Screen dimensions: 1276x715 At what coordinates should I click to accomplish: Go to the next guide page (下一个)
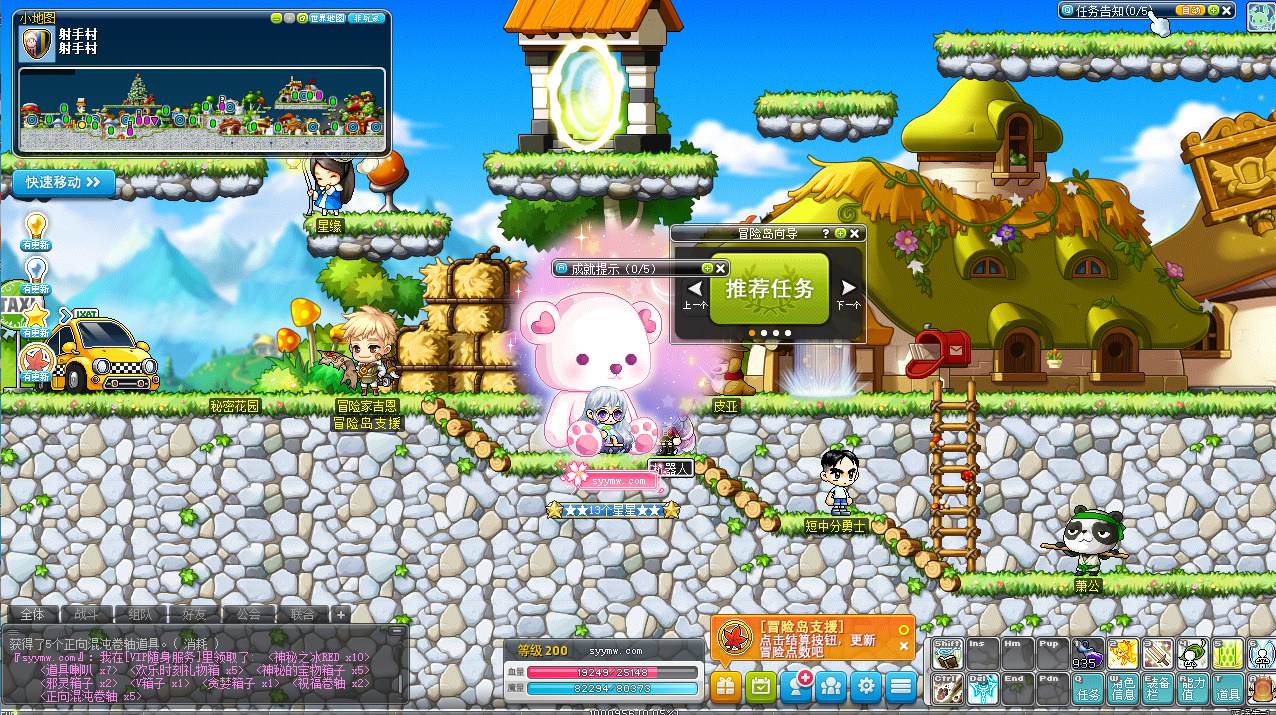(x=848, y=291)
